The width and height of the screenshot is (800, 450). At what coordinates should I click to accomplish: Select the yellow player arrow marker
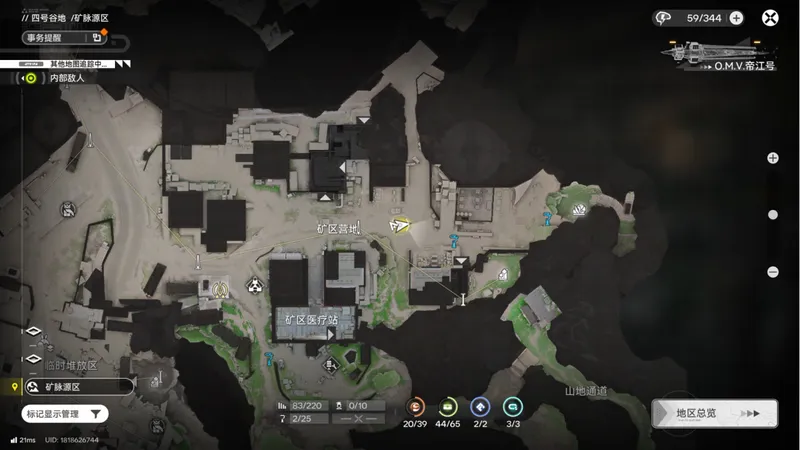pyautogui.click(x=400, y=225)
